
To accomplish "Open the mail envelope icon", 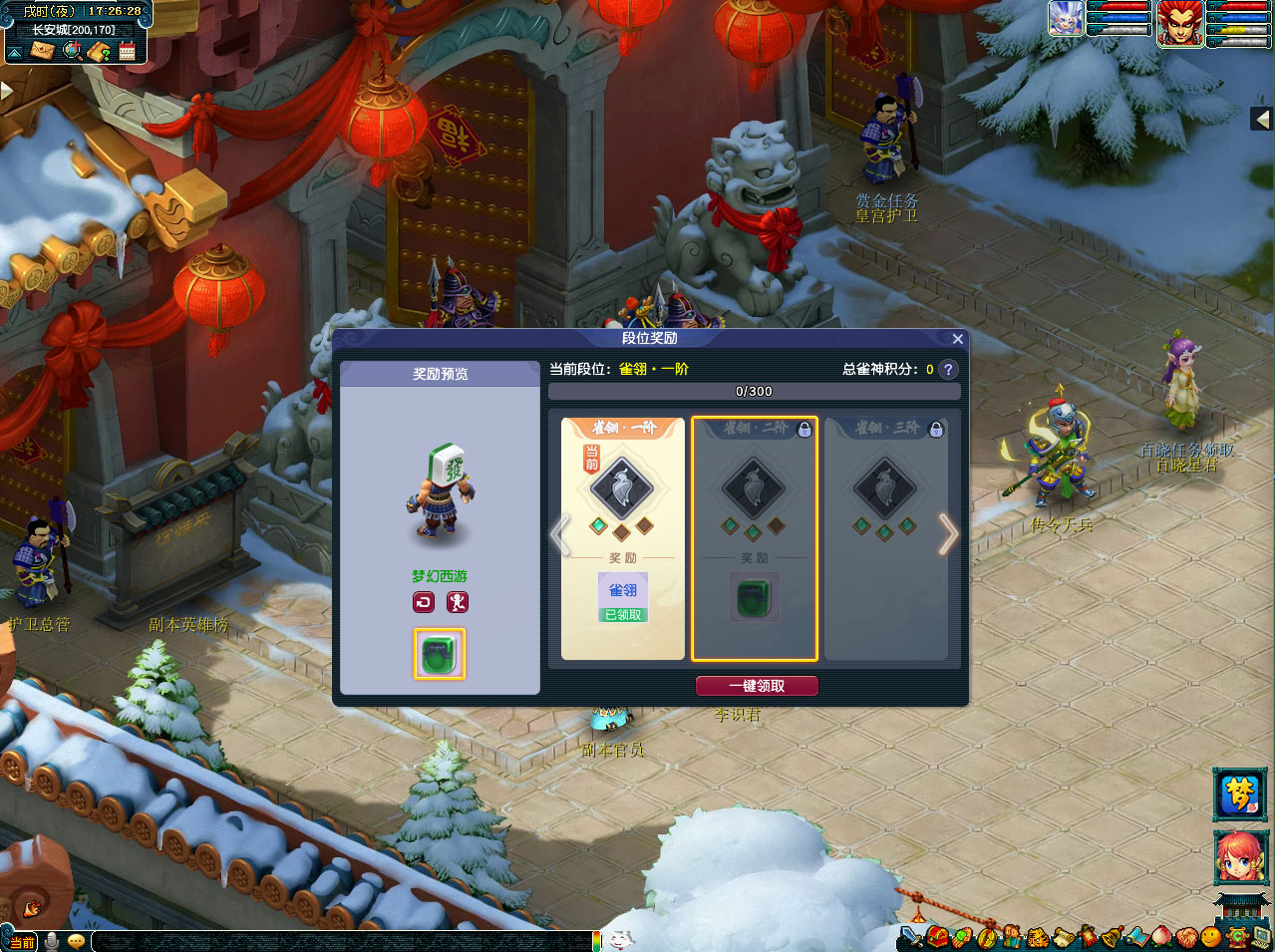I will 42,51.
